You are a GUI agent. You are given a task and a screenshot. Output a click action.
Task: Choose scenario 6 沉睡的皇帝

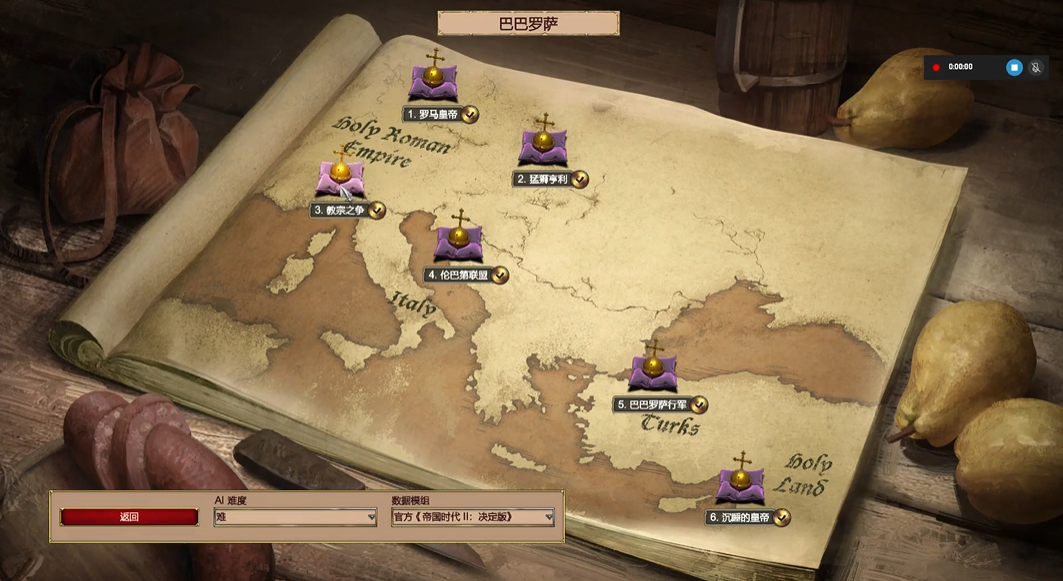tap(740, 486)
